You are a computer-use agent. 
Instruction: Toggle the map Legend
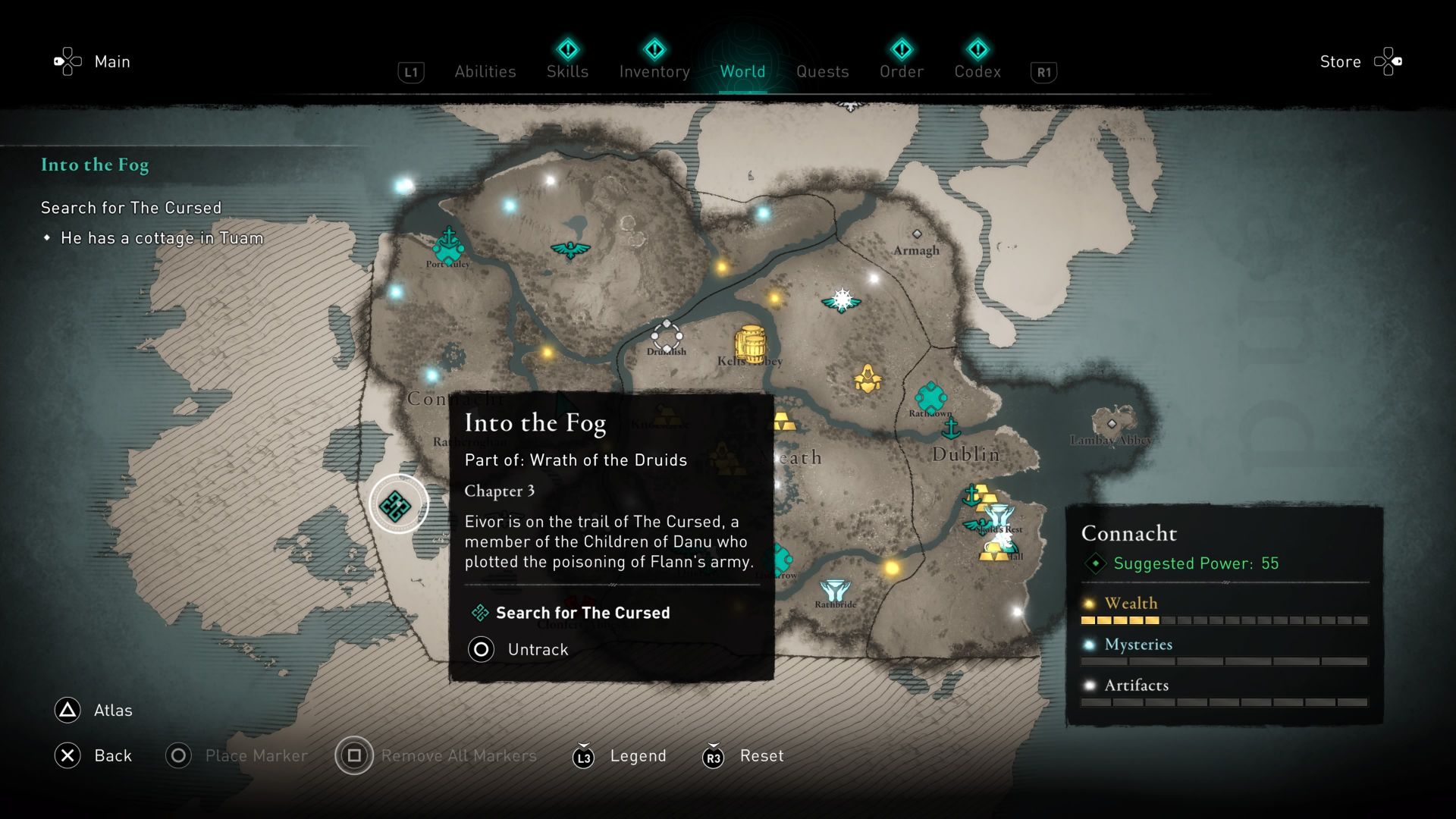pos(638,755)
